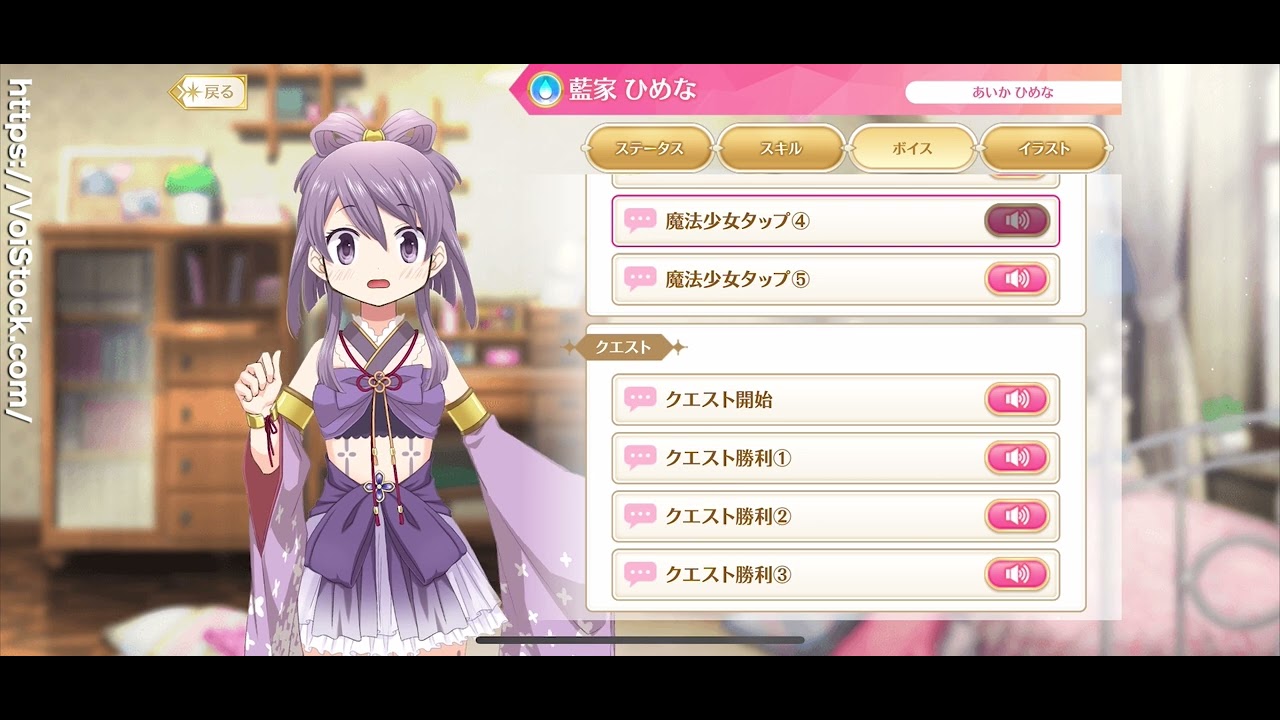Image resolution: width=1280 pixels, height=720 pixels.
Task: Open the イラスト tab
Action: pos(1044,148)
